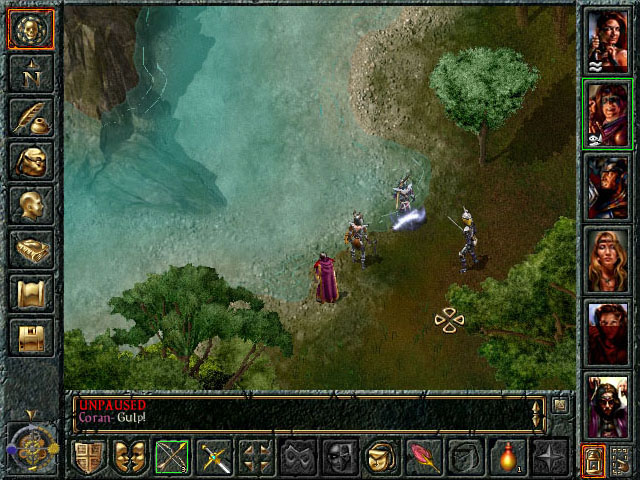
Task: Toggle the lantern party AI button
Action: pyautogui.click(x=594, y=459)
